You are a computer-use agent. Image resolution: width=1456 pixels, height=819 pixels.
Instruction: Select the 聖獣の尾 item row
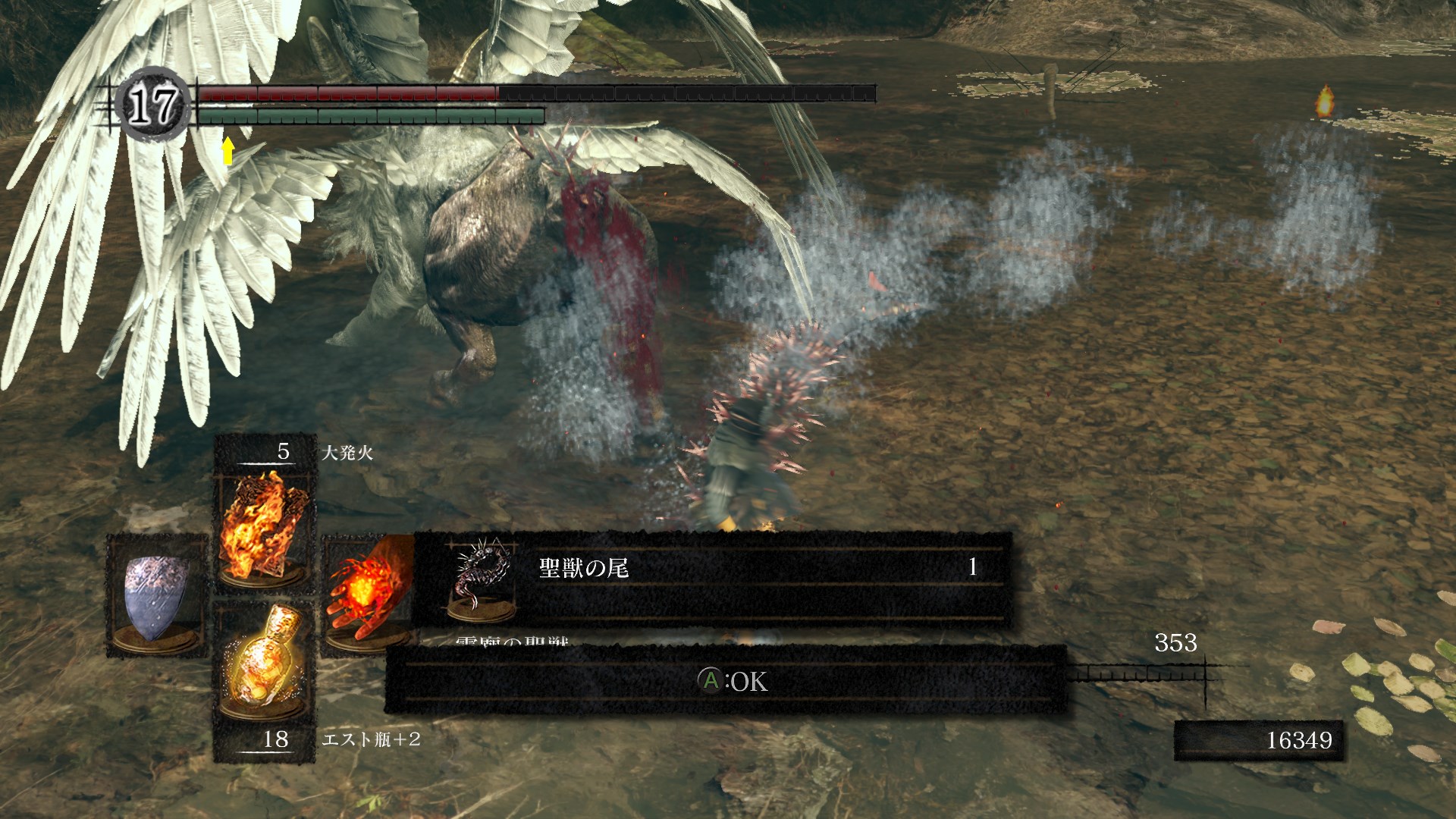click(x=713, y=578)
